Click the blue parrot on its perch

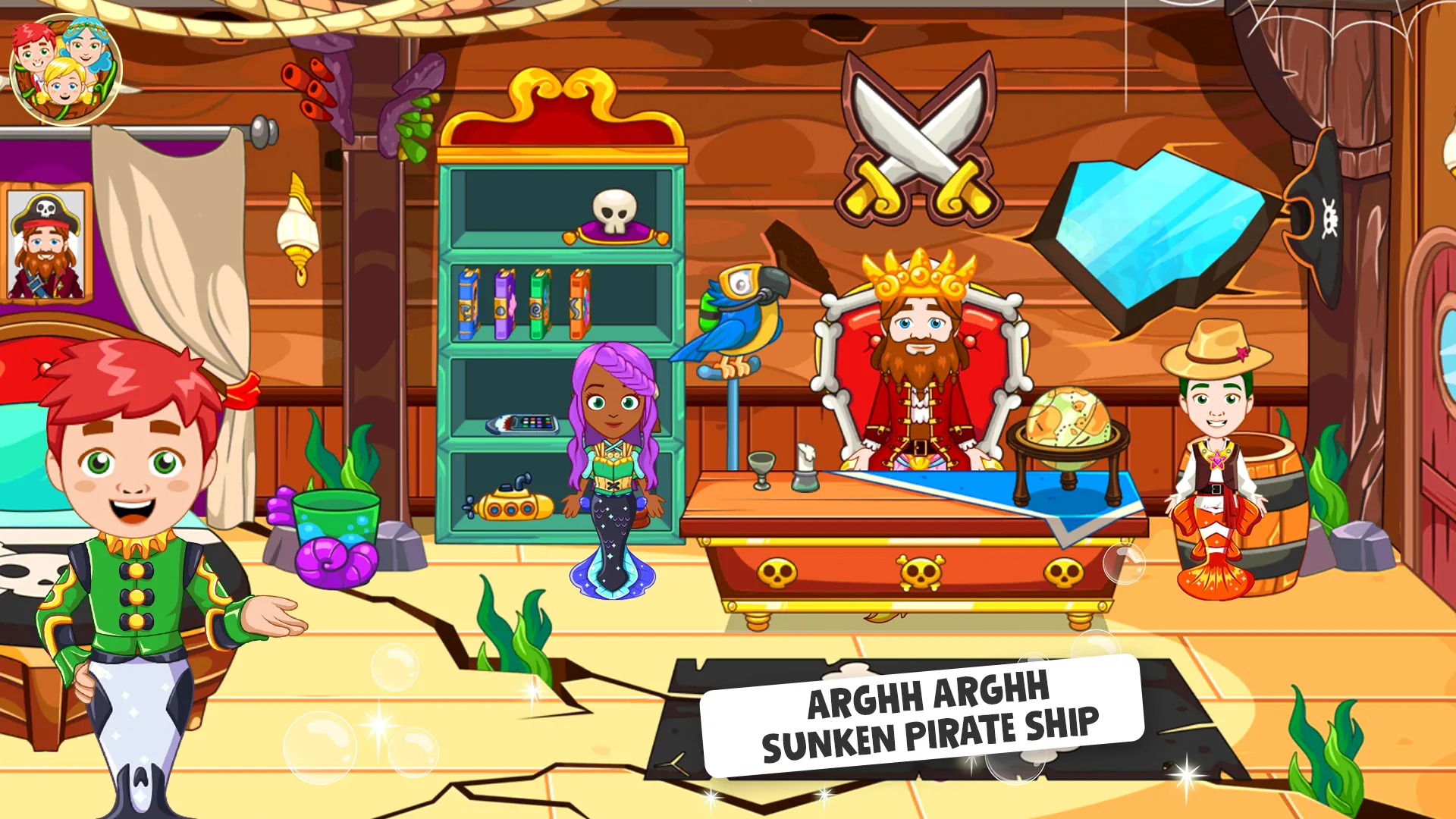(x=739, y=318)
